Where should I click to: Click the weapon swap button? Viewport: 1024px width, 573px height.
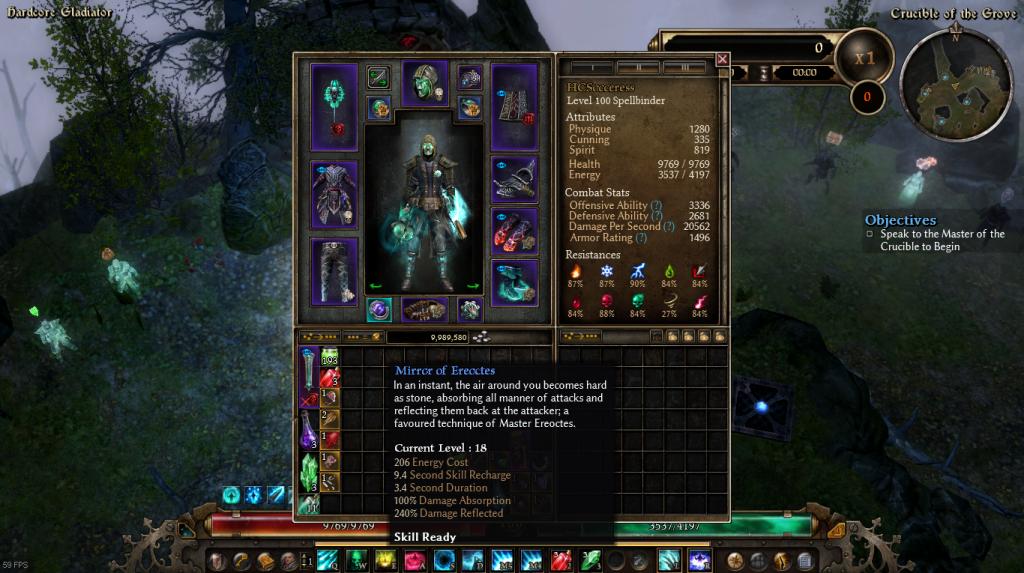coord(378,77)
